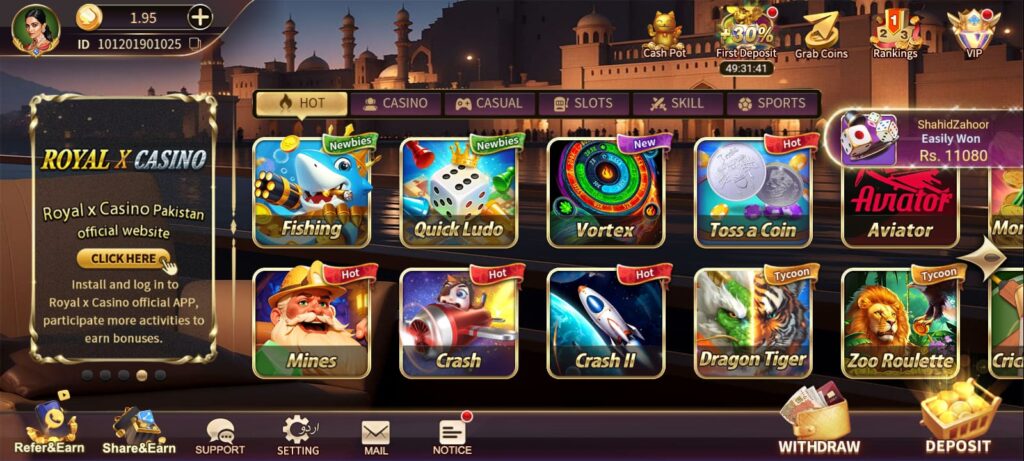Switch to the CASINO tab
This screenshot has width=1024, height=461.
click(x=395, y=103)
